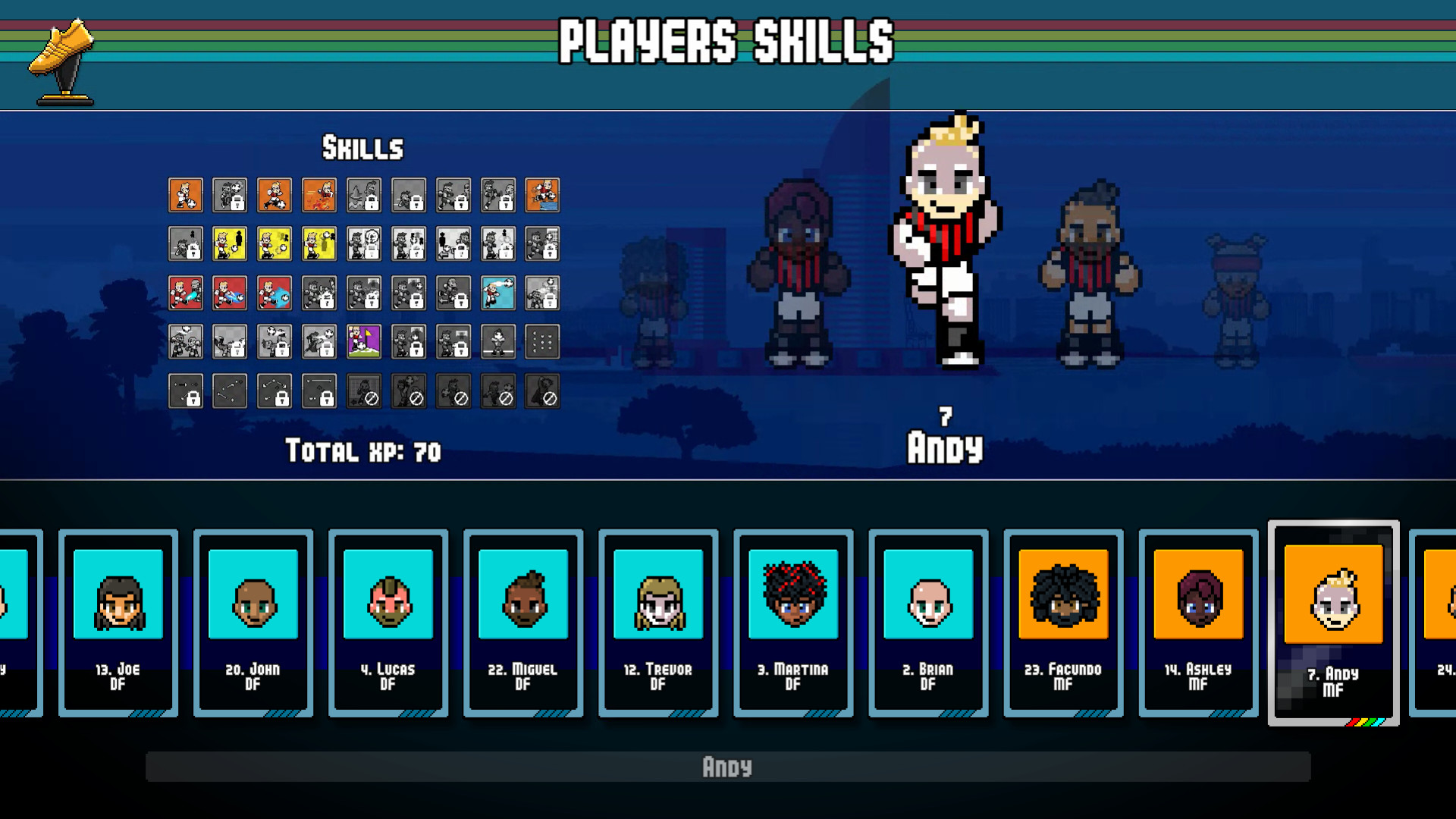Select the blue flame shot skill

(x=275, y=293)
